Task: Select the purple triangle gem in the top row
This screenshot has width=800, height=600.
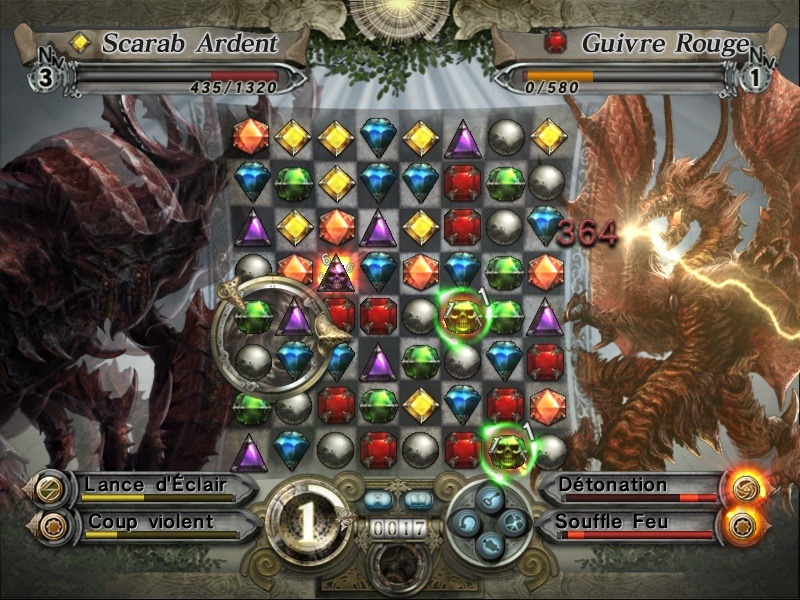Action: 462,137
